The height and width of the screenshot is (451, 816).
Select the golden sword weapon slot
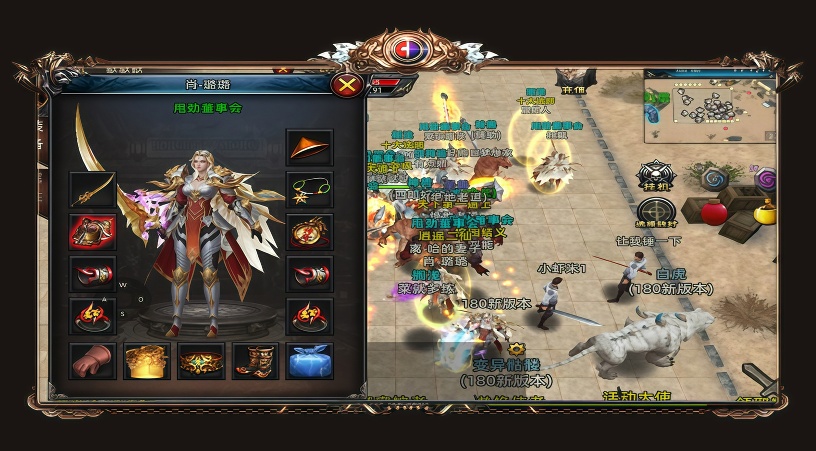[x=92, y=189]
